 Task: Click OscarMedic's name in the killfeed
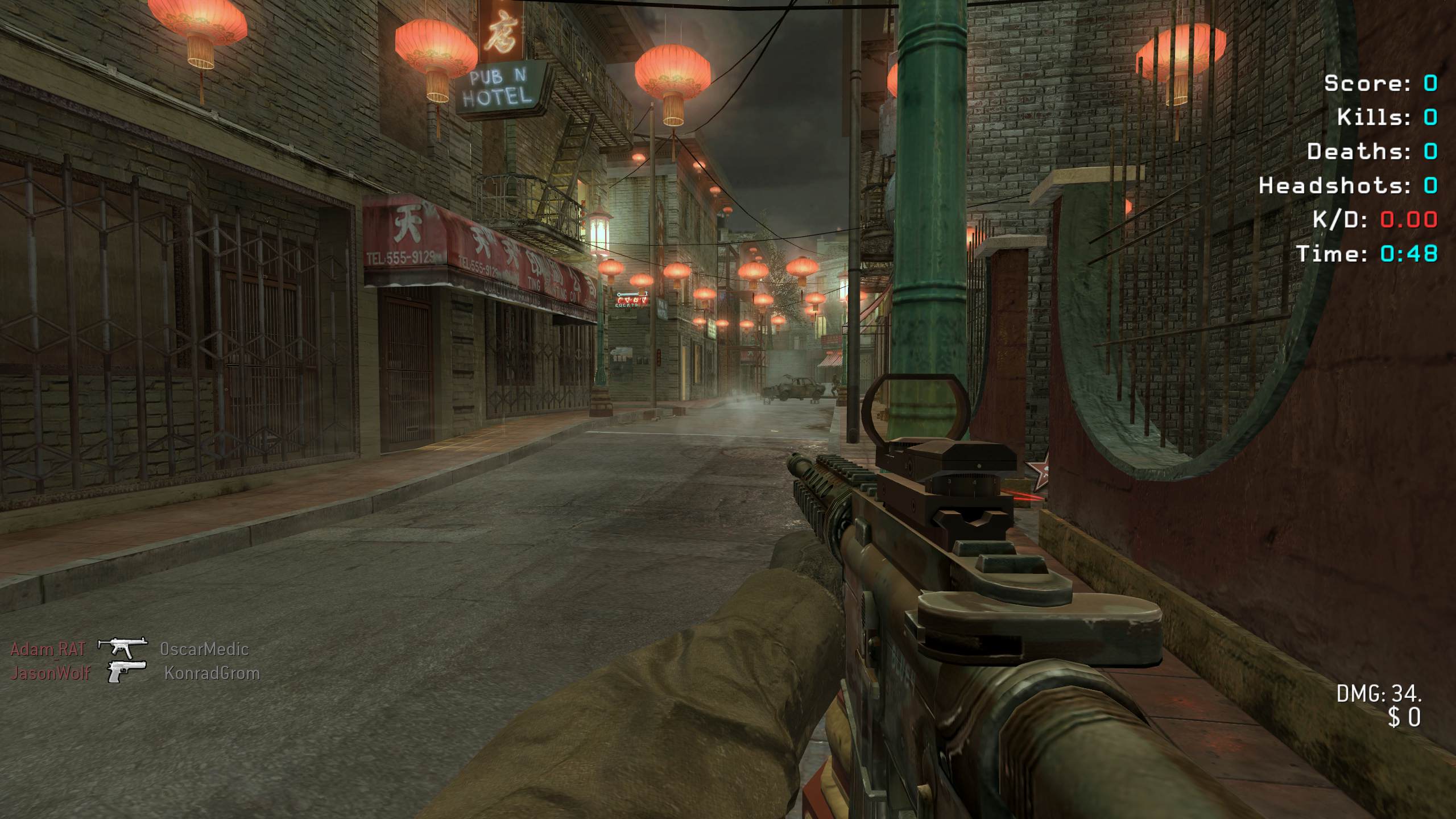(204, 649)
